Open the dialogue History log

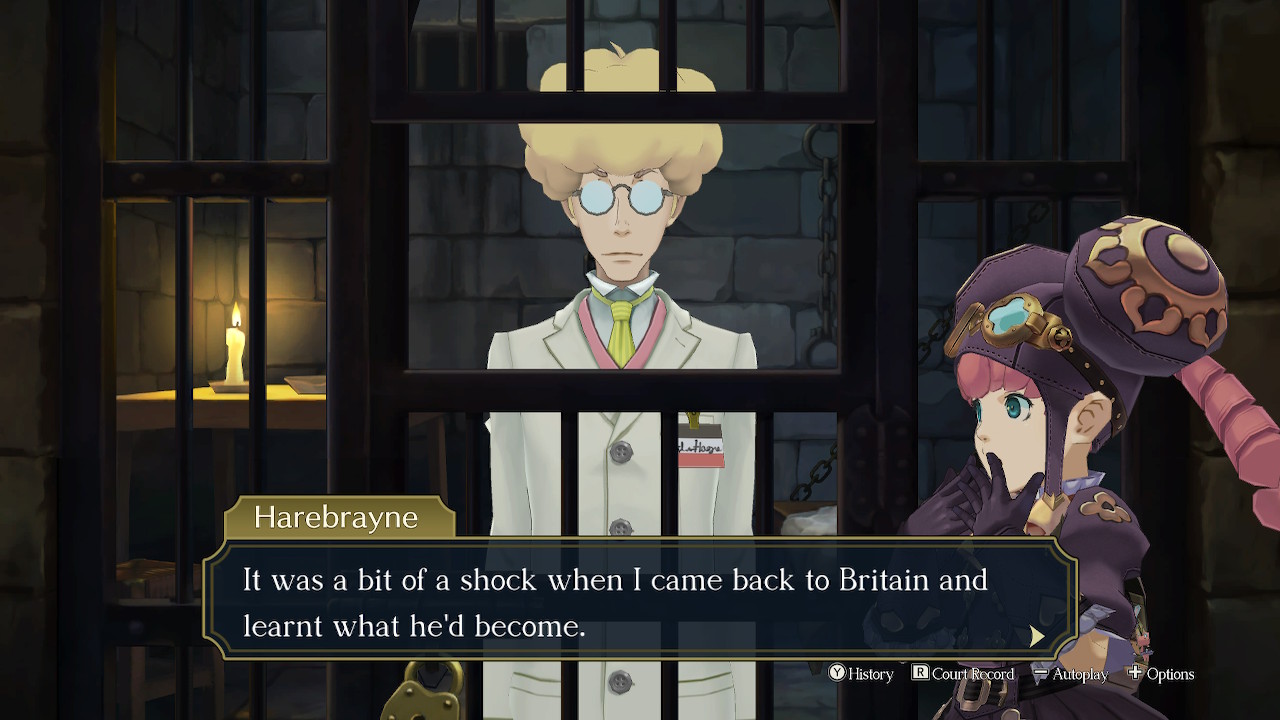(861, 674)
